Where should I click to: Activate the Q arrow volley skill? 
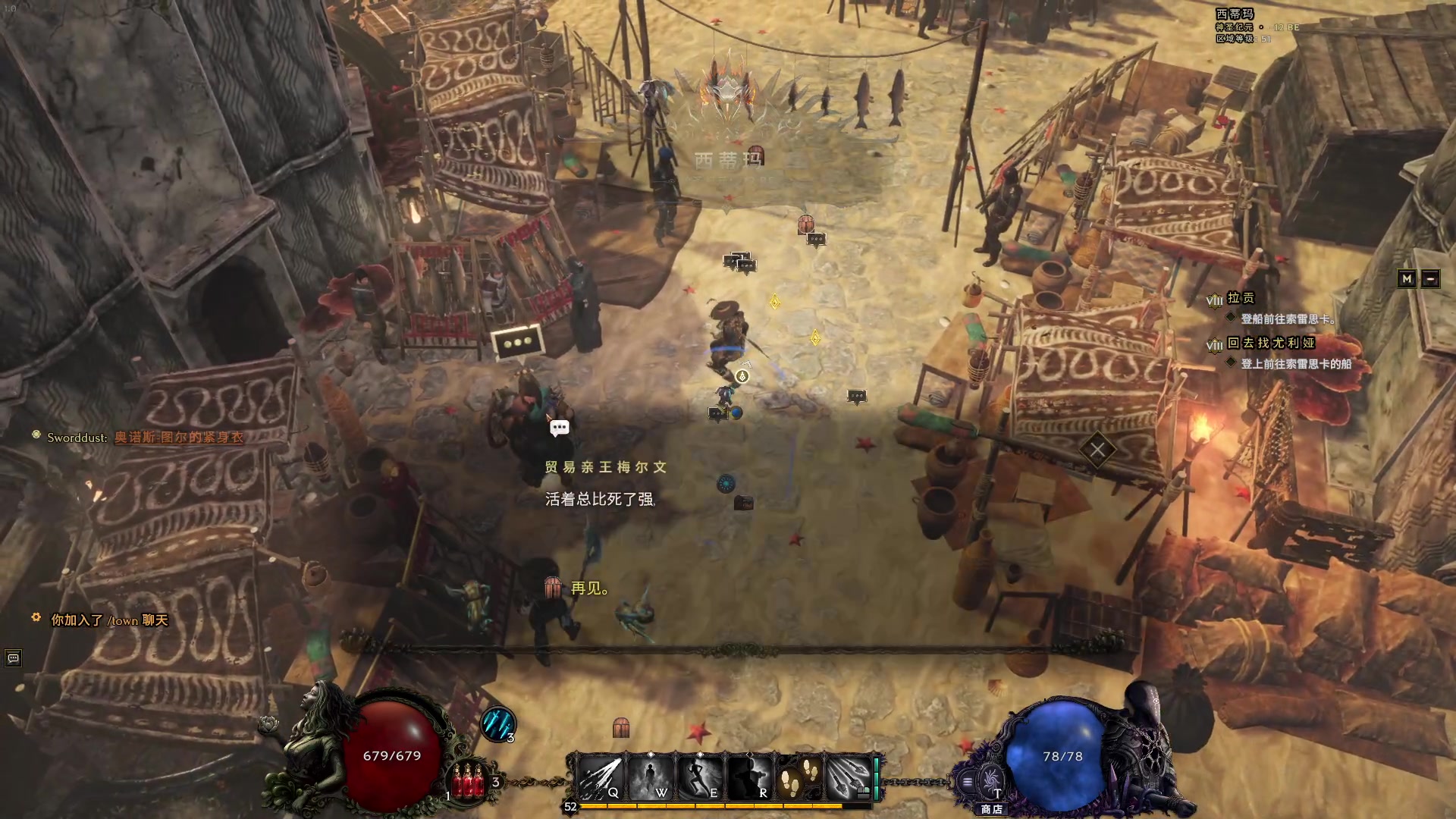(x=601, y=778)
